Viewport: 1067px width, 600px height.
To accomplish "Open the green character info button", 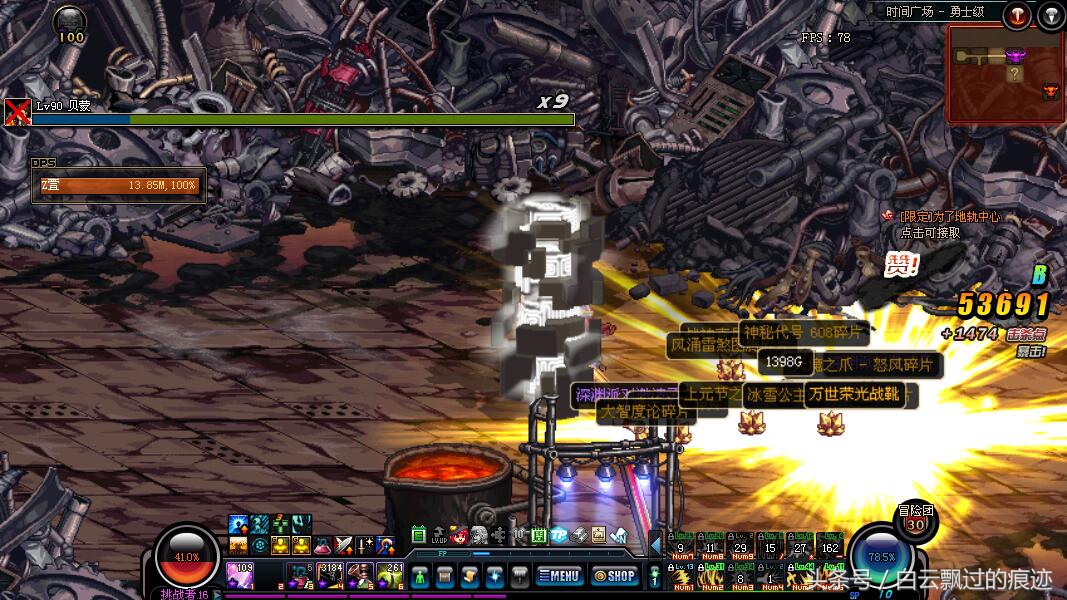I will (421, 576).
